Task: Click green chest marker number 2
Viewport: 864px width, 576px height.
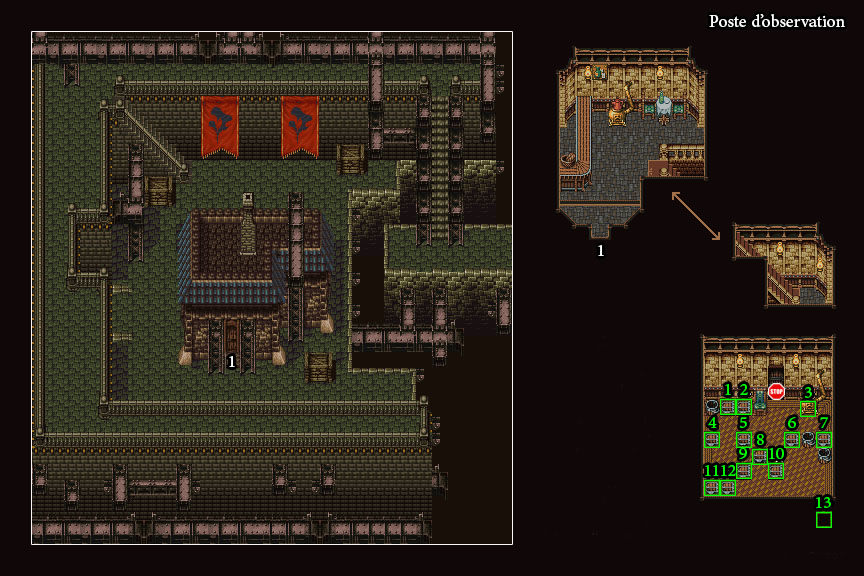Action: [744, 407]
